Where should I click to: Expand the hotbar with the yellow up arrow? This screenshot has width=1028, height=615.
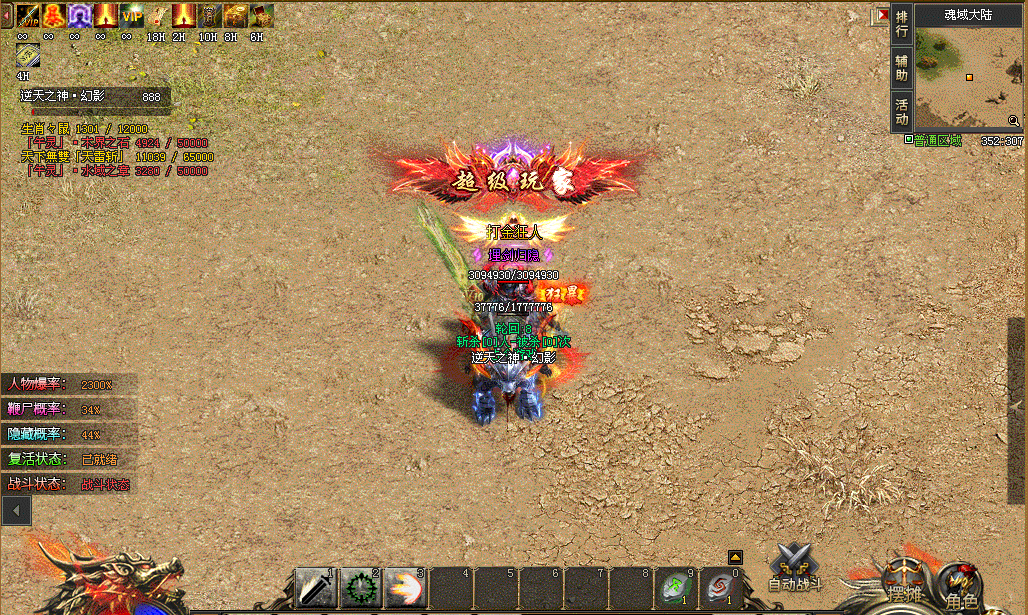[x=735, y=557]
